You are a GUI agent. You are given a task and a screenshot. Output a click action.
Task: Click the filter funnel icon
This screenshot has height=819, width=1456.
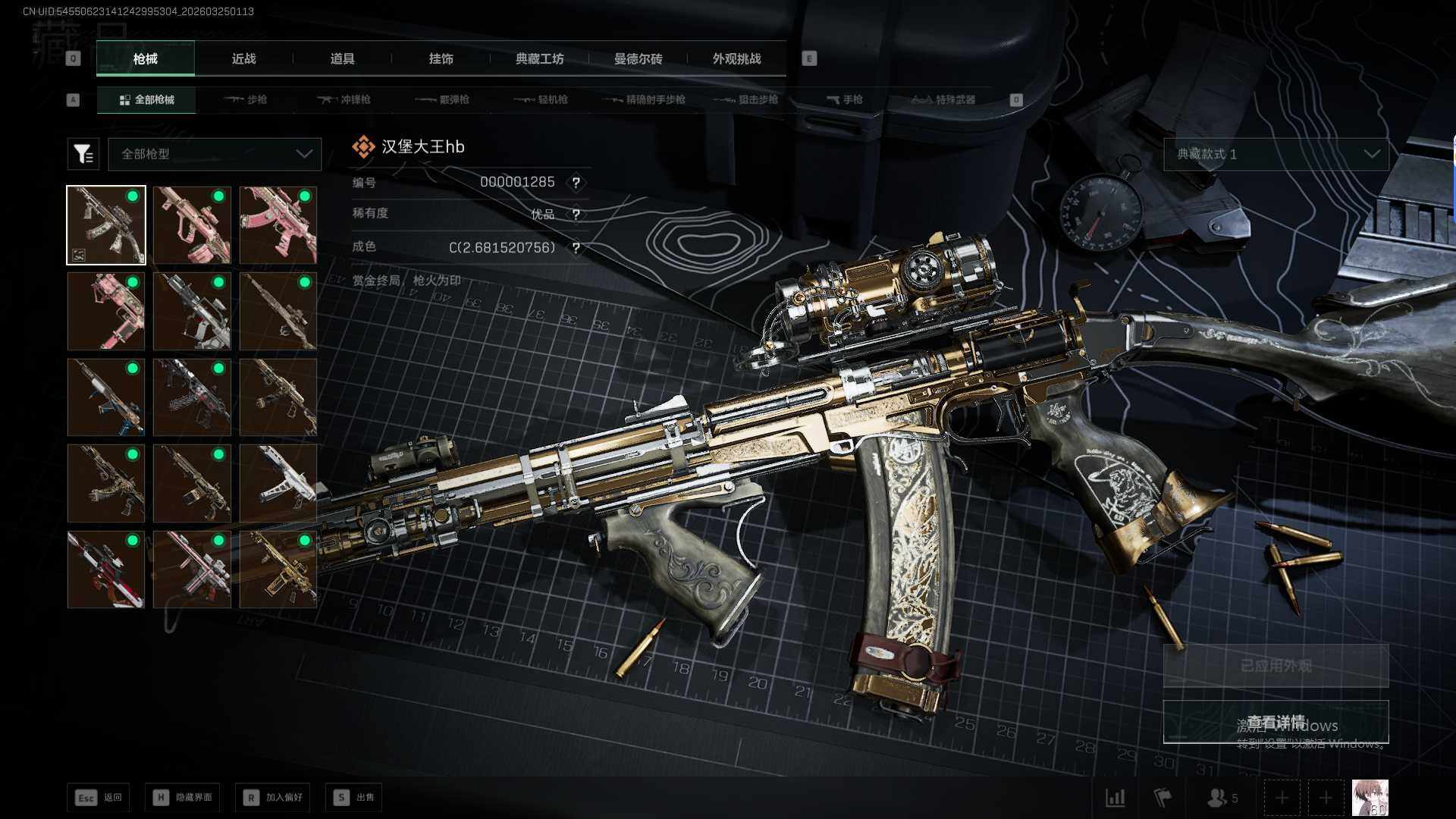pyautogui.click(x=83, y=154)
